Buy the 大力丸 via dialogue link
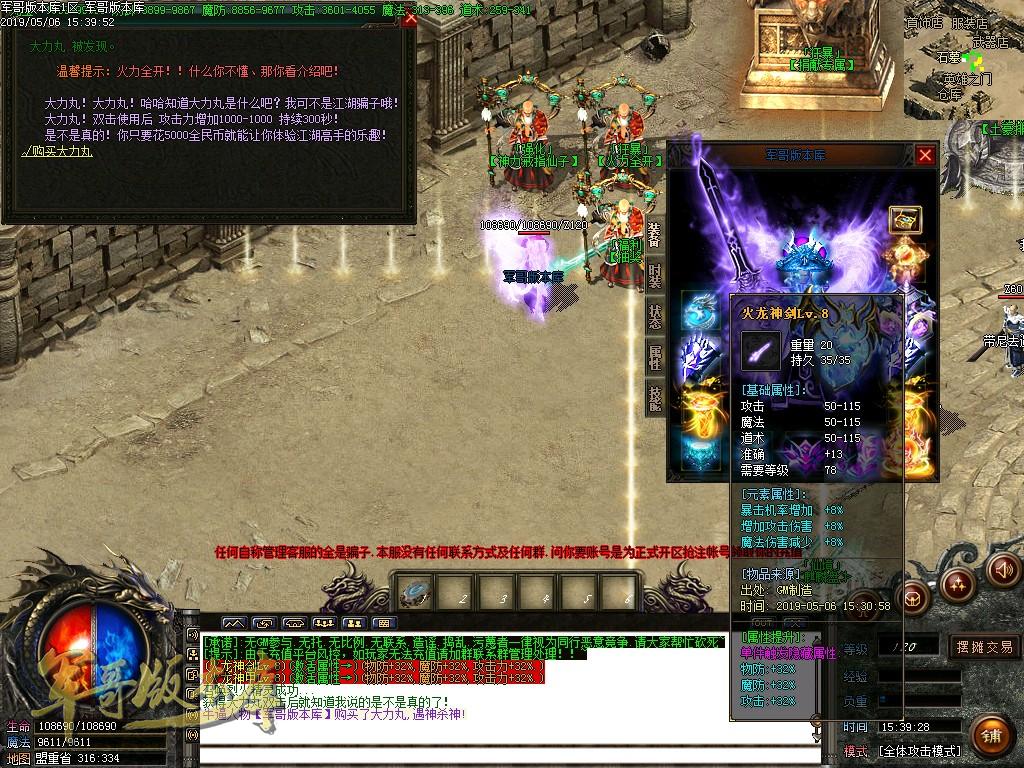Image resolution: width=1024 pixels, height=768 pixels. (x=57, y=151)
